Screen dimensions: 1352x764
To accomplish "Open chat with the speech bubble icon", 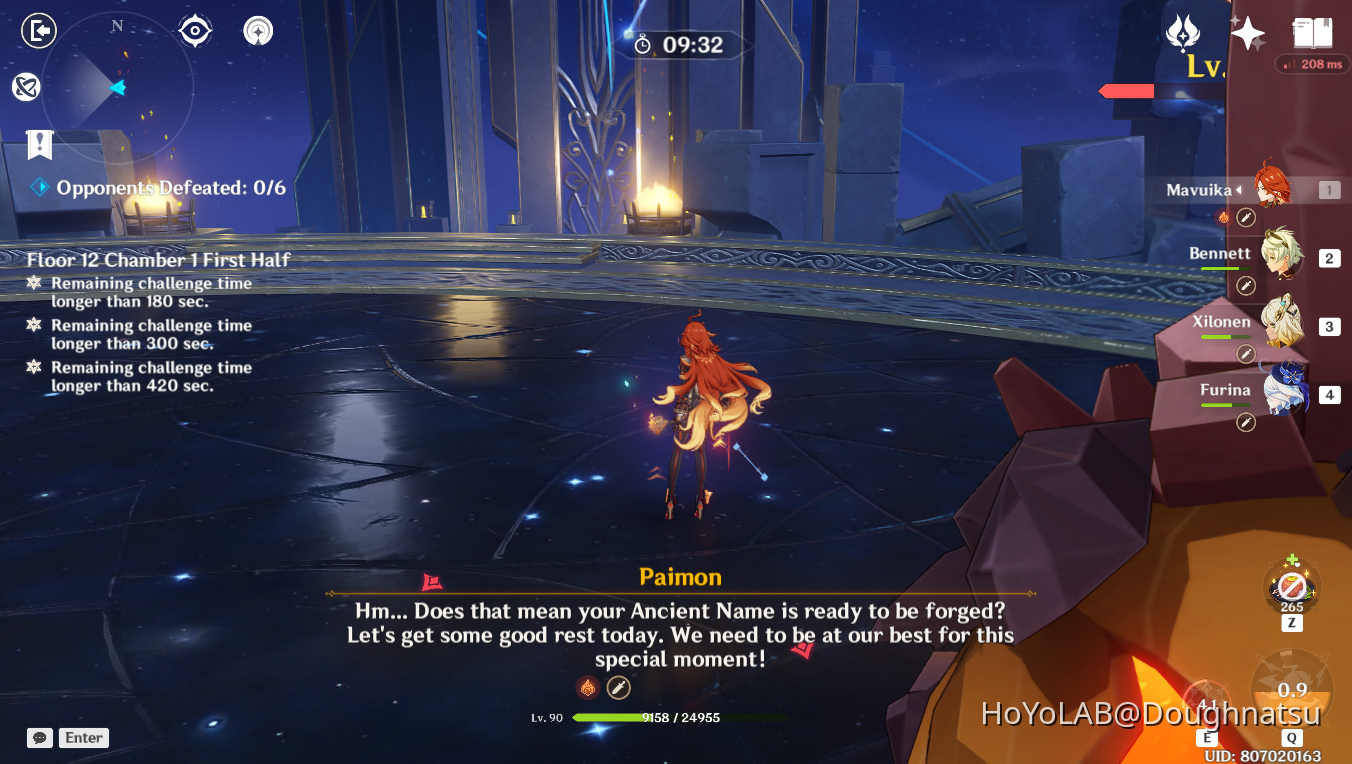I will pos(39,737).
